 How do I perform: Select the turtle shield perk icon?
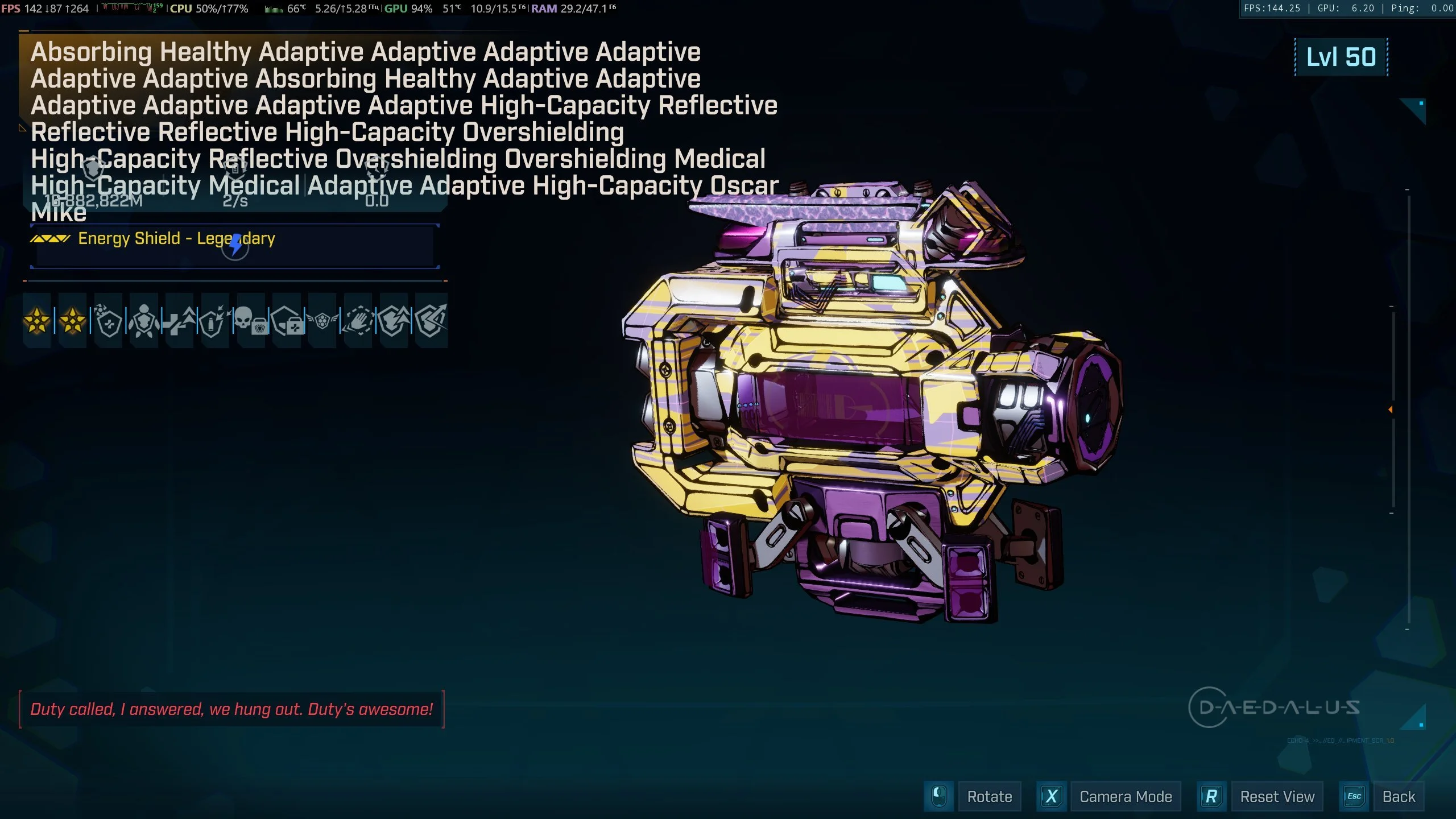tap(143, 321)
